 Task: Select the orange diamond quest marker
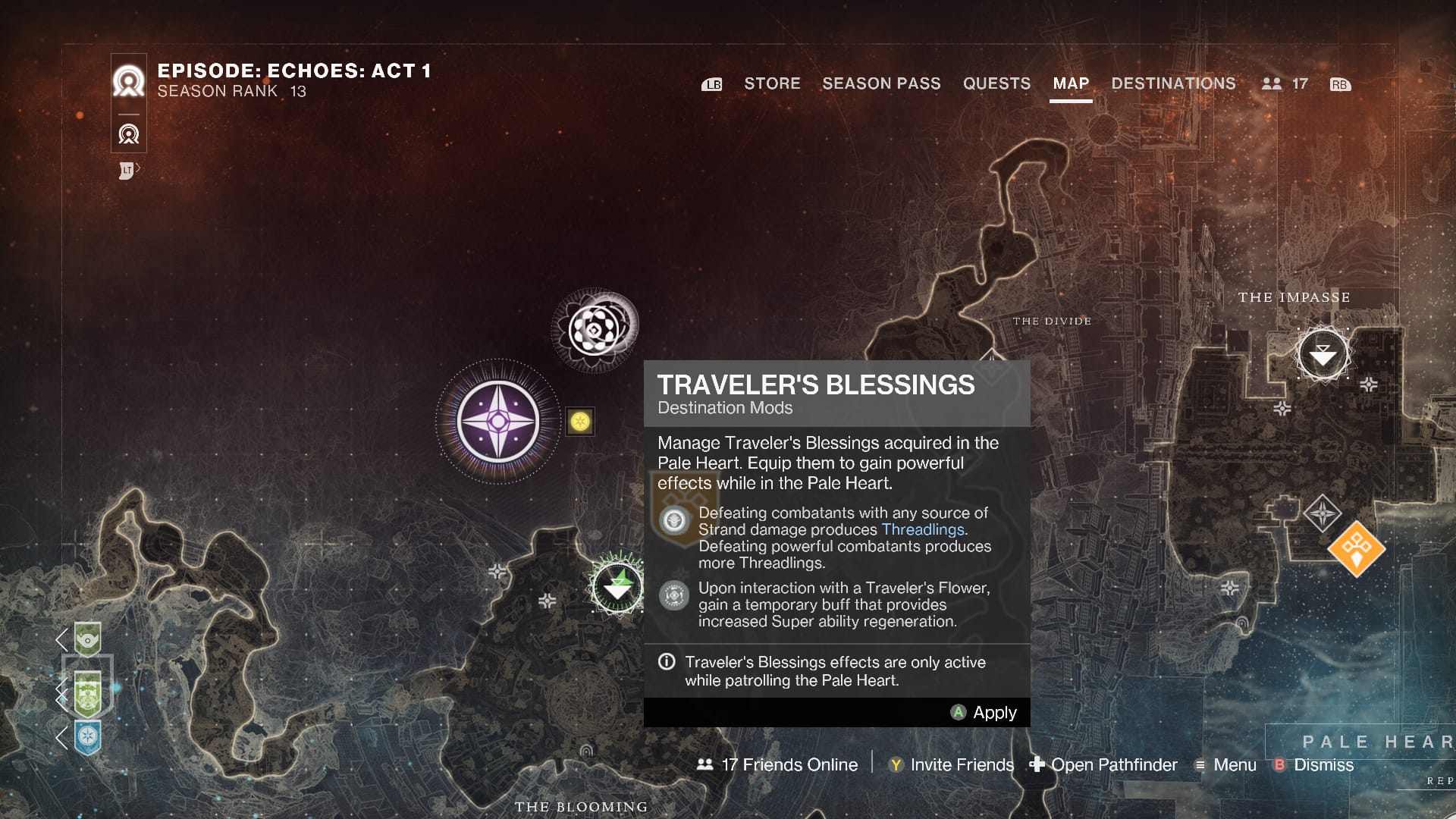[x=1357, y=548]
